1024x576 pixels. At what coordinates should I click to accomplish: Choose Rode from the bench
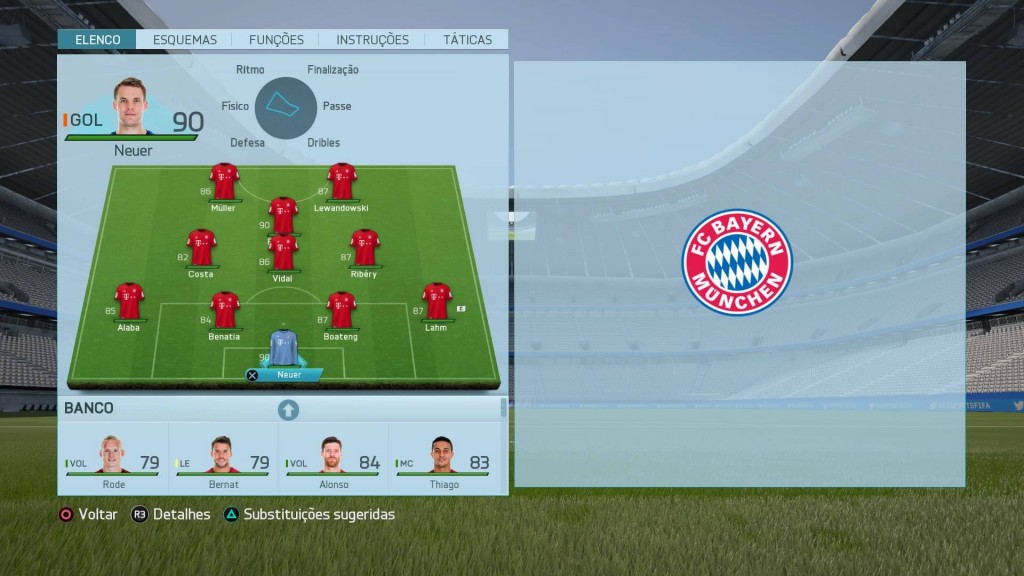(x=113, y=458)
